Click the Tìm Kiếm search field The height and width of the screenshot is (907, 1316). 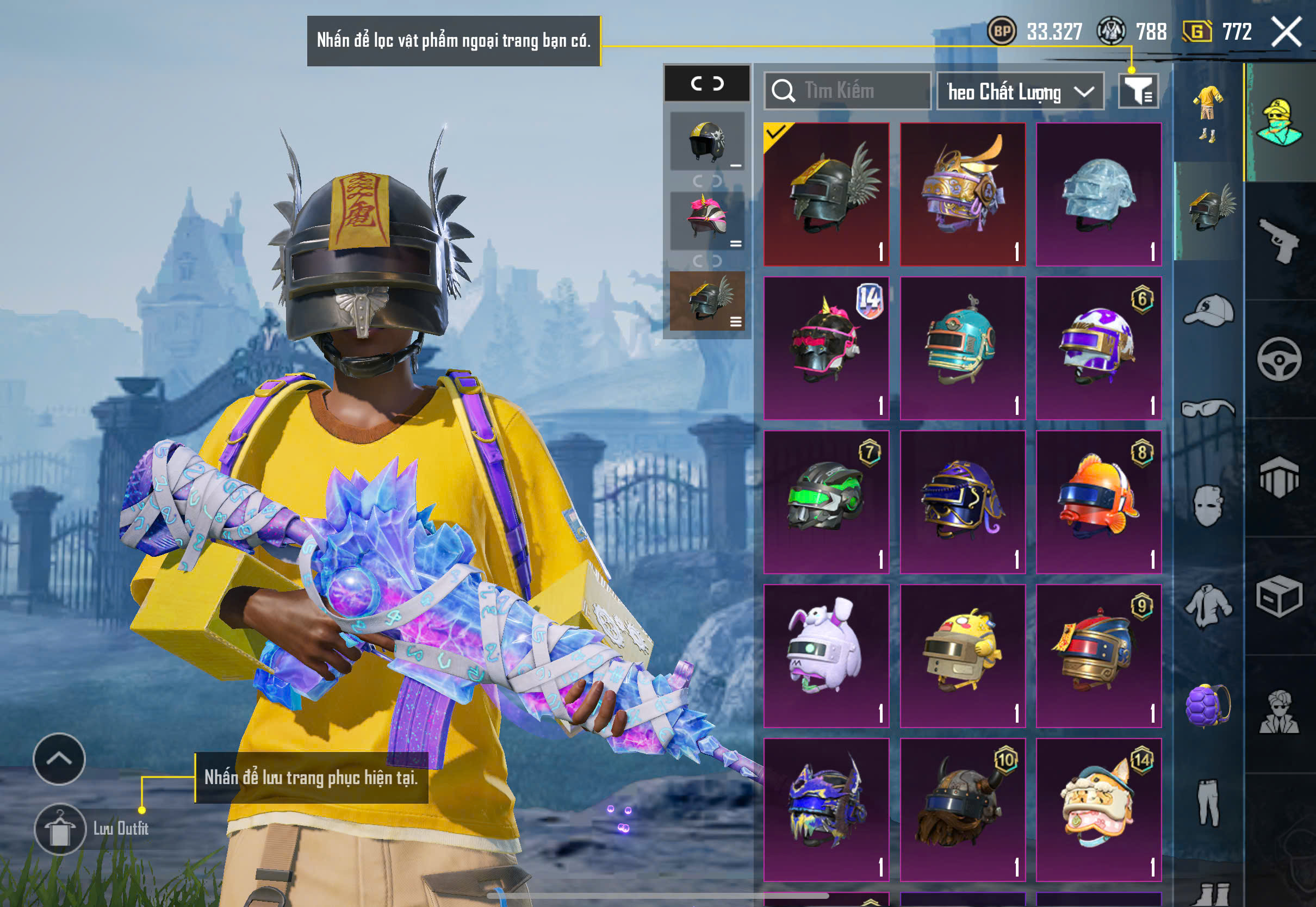coord(847,91)
